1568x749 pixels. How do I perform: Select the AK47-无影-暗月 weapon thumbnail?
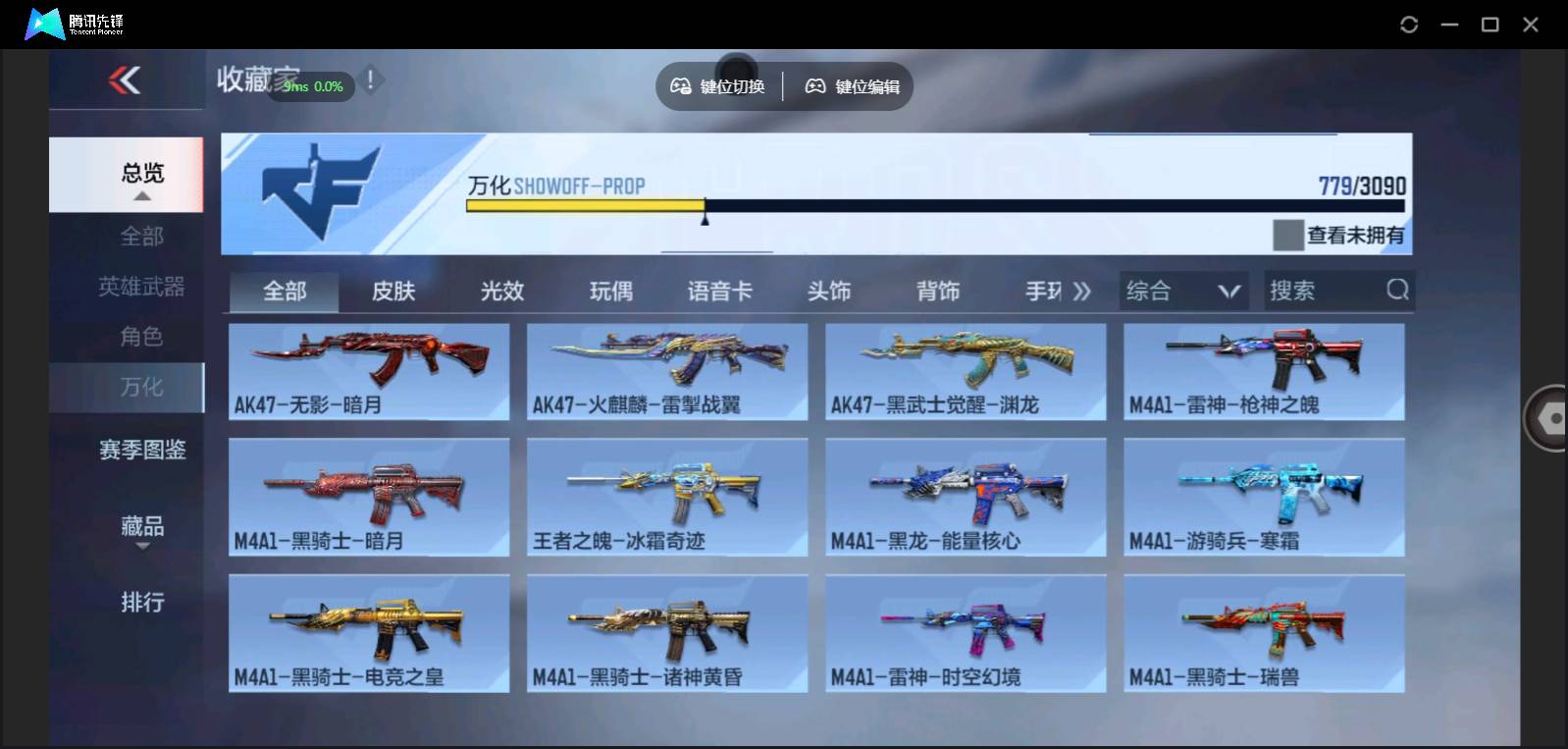tap(370, 371)
